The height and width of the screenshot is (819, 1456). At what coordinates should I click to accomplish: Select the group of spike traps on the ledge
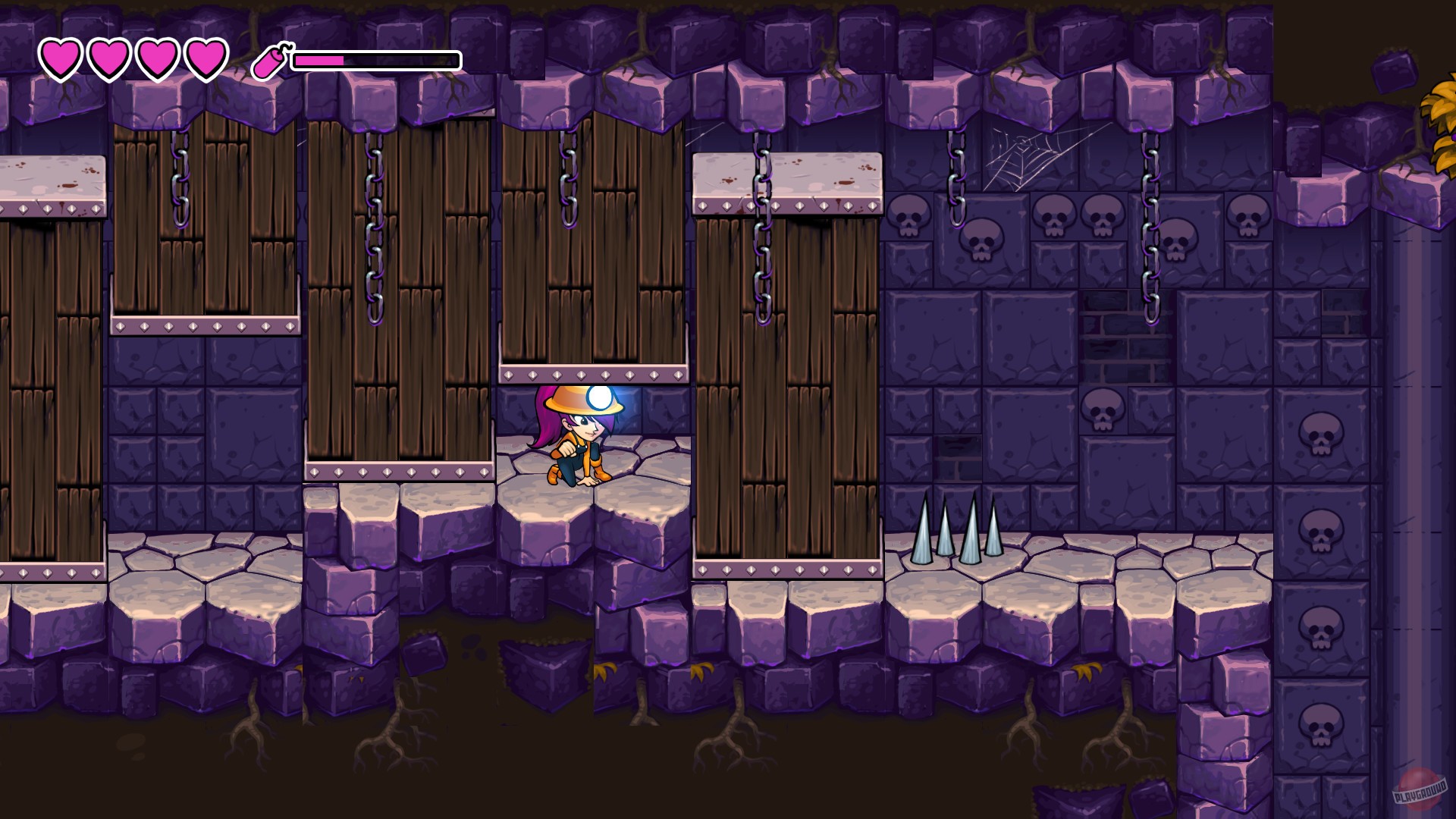click(x=962, y=531)
